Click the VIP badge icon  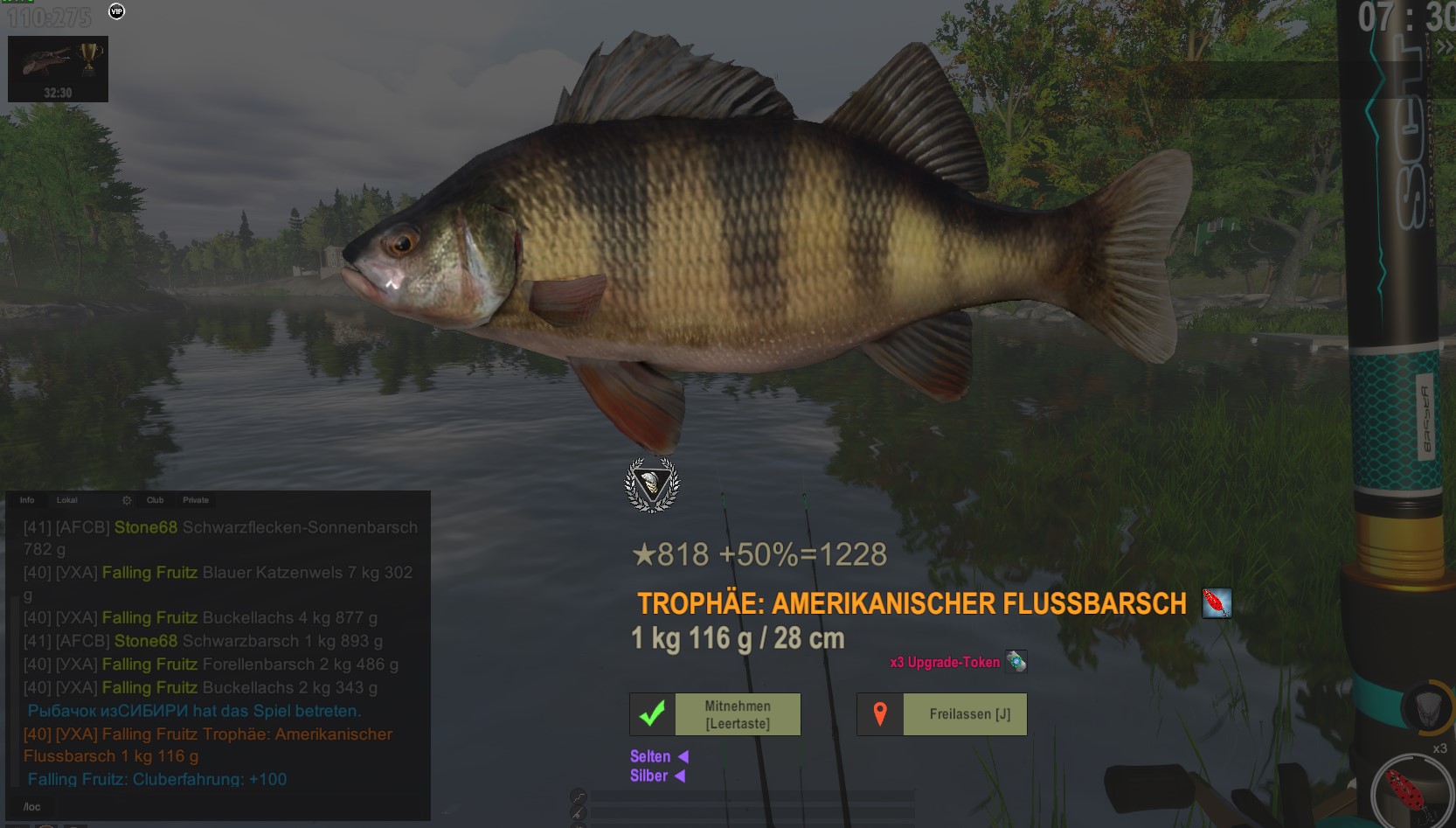click(x=116, y=11)
